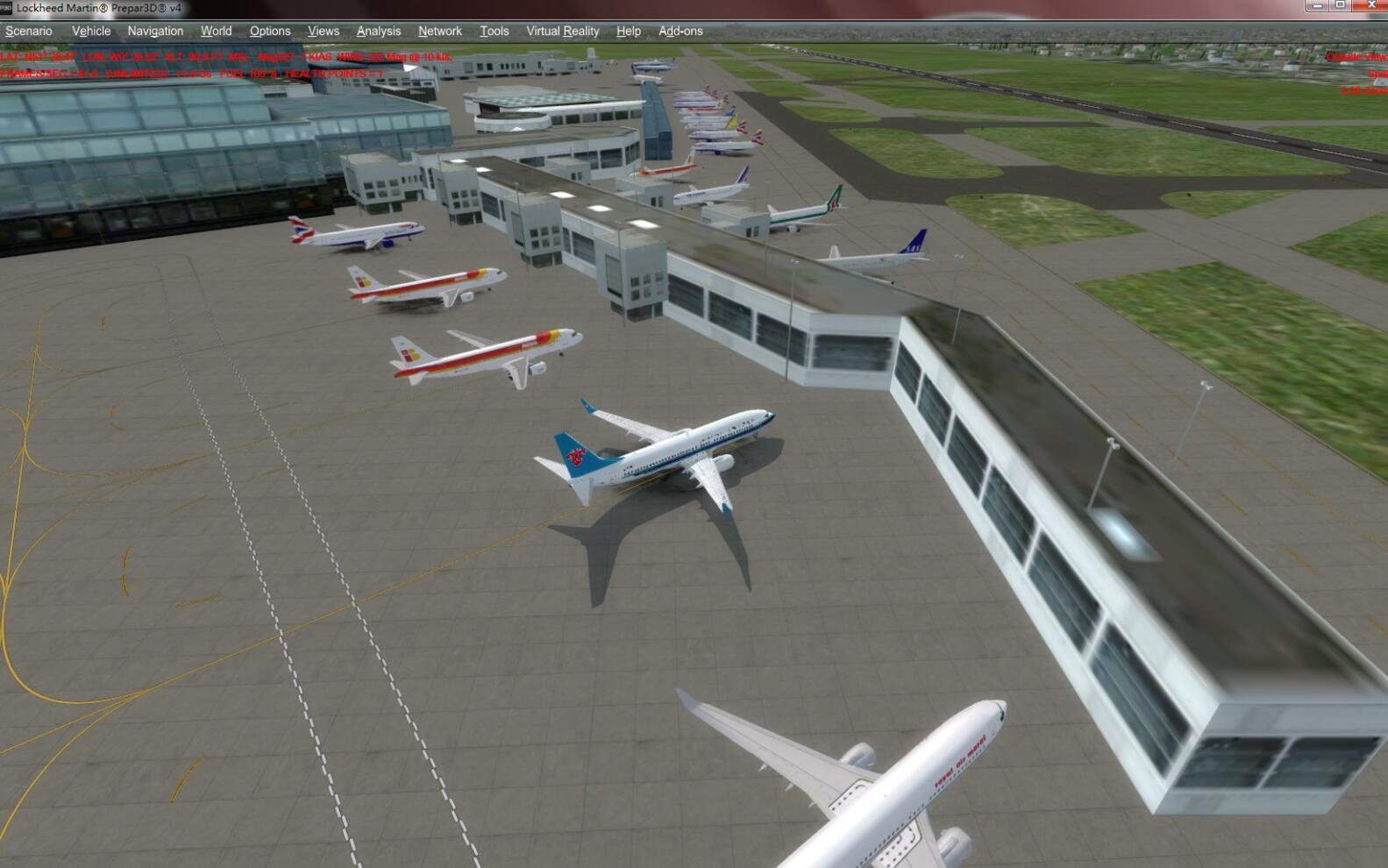
Task: Show the Options menu
Action: point(270,31)
